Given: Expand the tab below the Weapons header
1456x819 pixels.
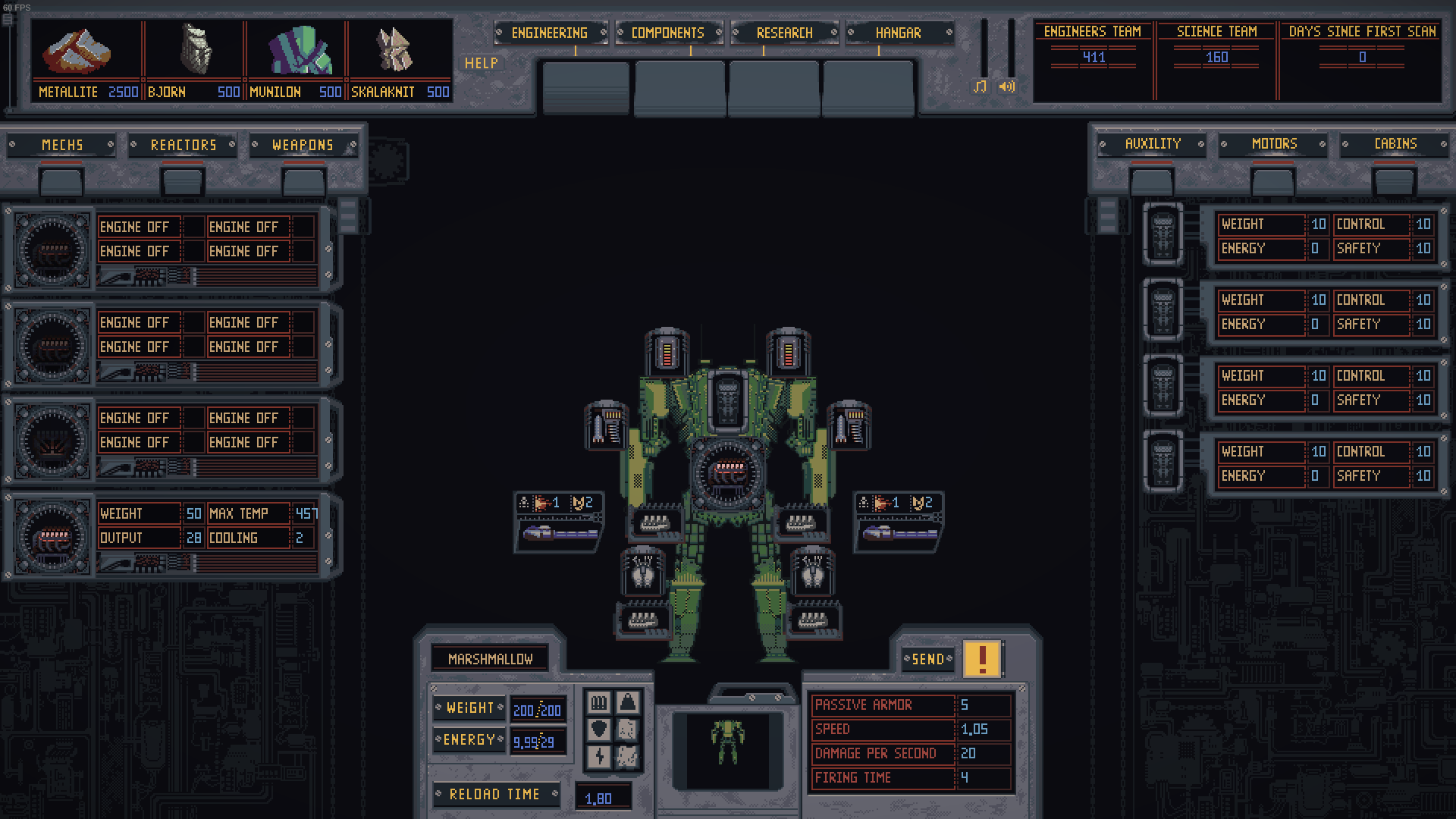Looking at the screenshot, I should [x=303, y=181].
